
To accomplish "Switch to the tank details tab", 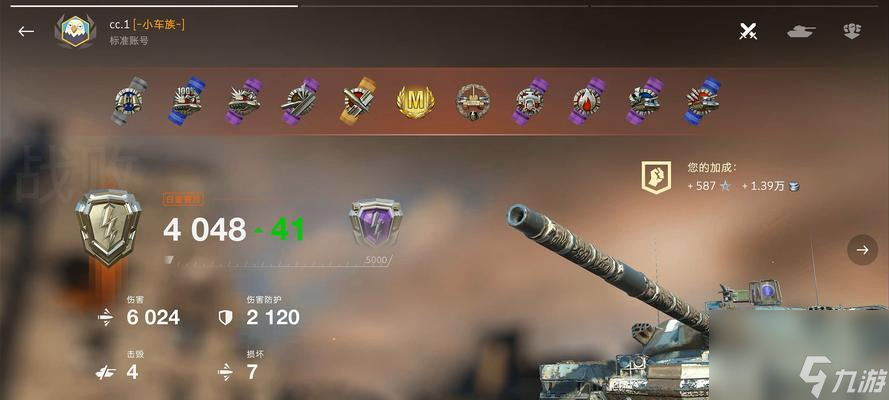I will (x=801, y=31).
